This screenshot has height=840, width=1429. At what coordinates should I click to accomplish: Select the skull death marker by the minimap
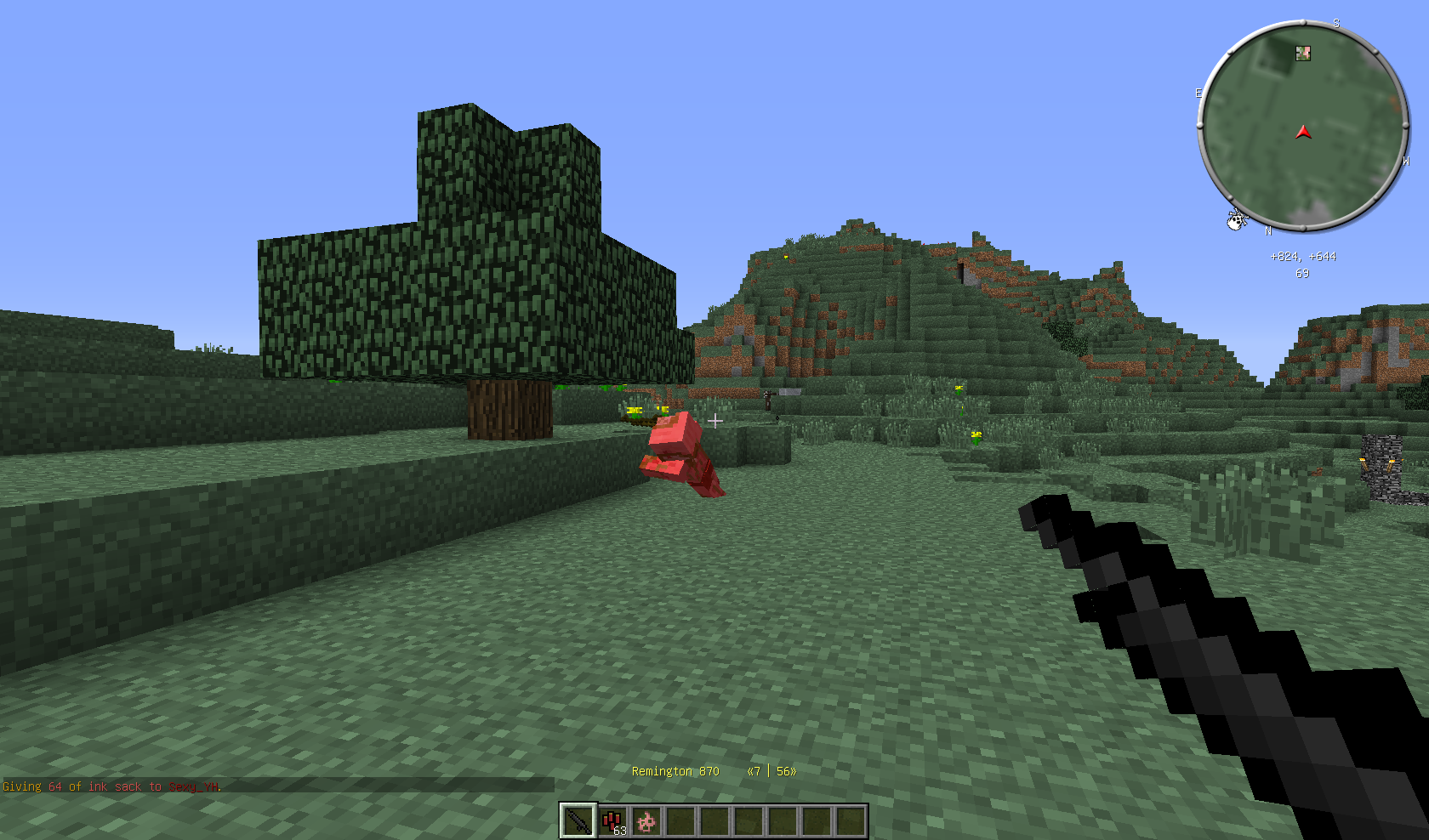[x=1236, y=220]
